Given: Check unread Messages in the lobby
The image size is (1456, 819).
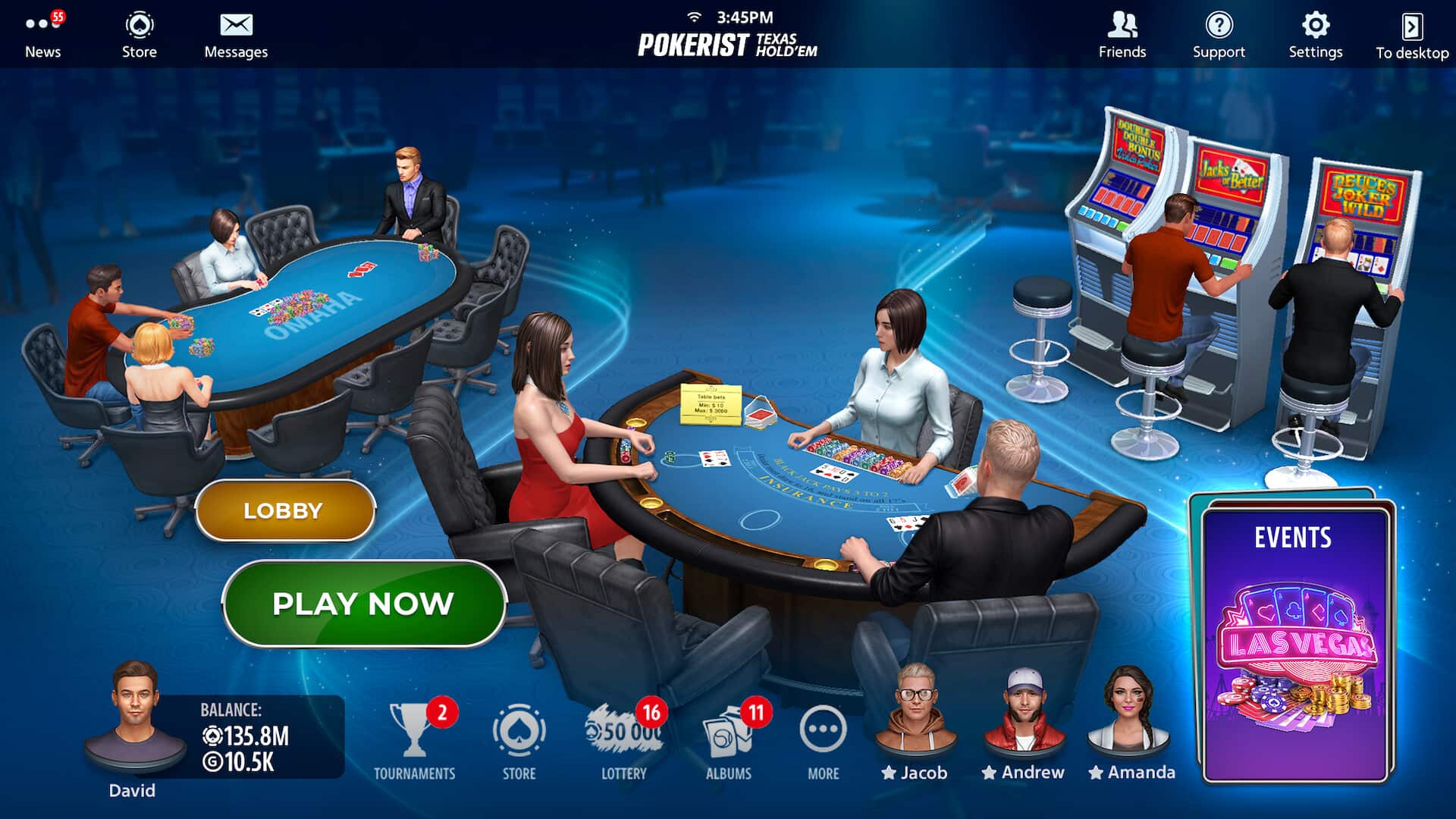Looking at the screenshot, I should [x=236, y=33].
